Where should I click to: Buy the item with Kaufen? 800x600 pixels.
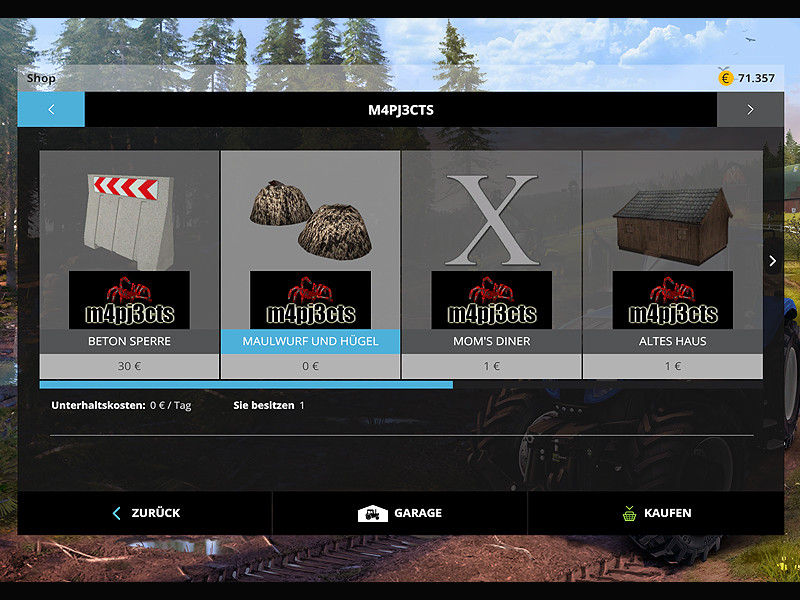[x=656, y=513]
